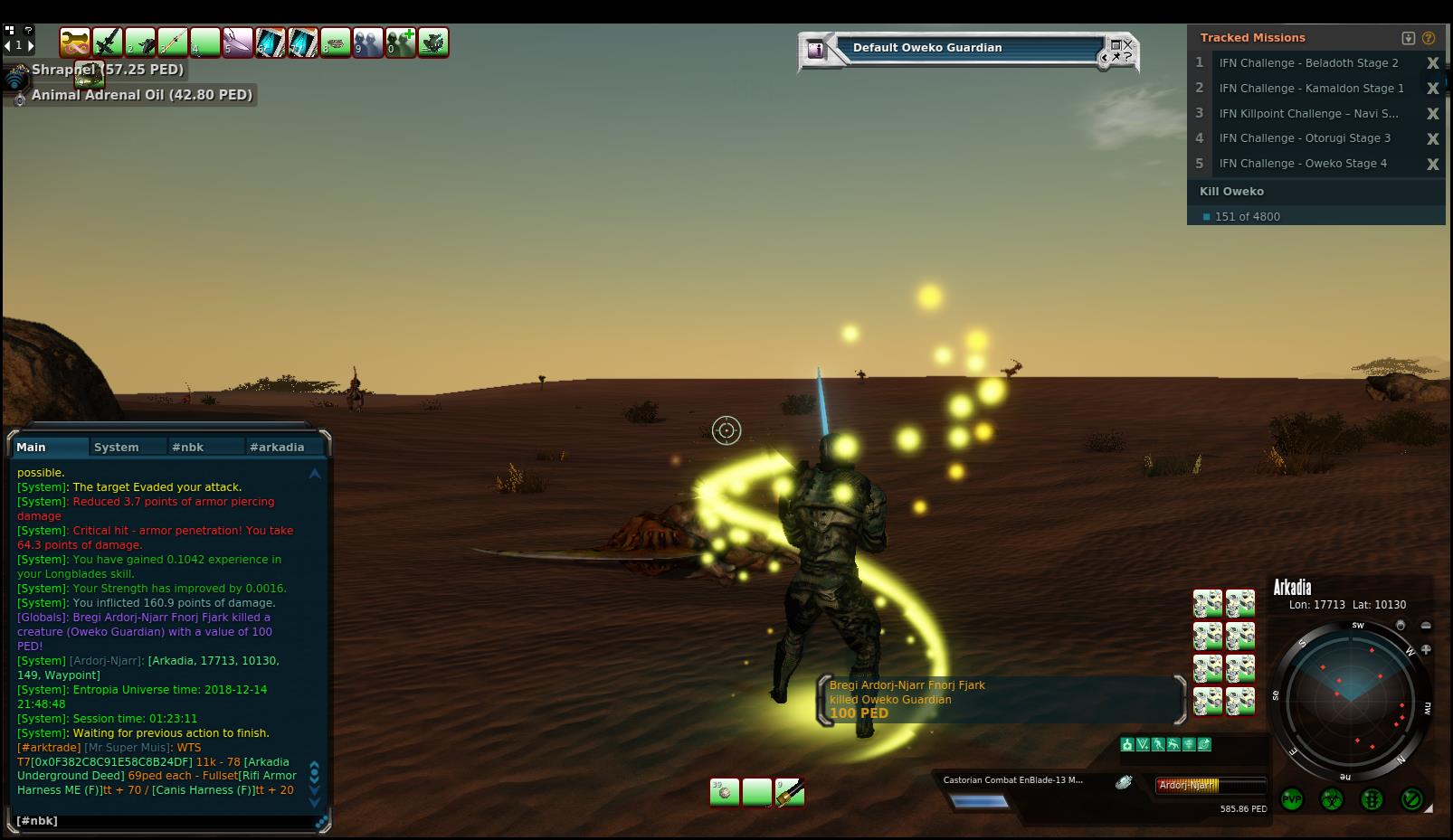Select IFN Challenge - Oweko Stage 4 mission
This screenshot has width=1453, height=840.
(x=1303, y=164)
